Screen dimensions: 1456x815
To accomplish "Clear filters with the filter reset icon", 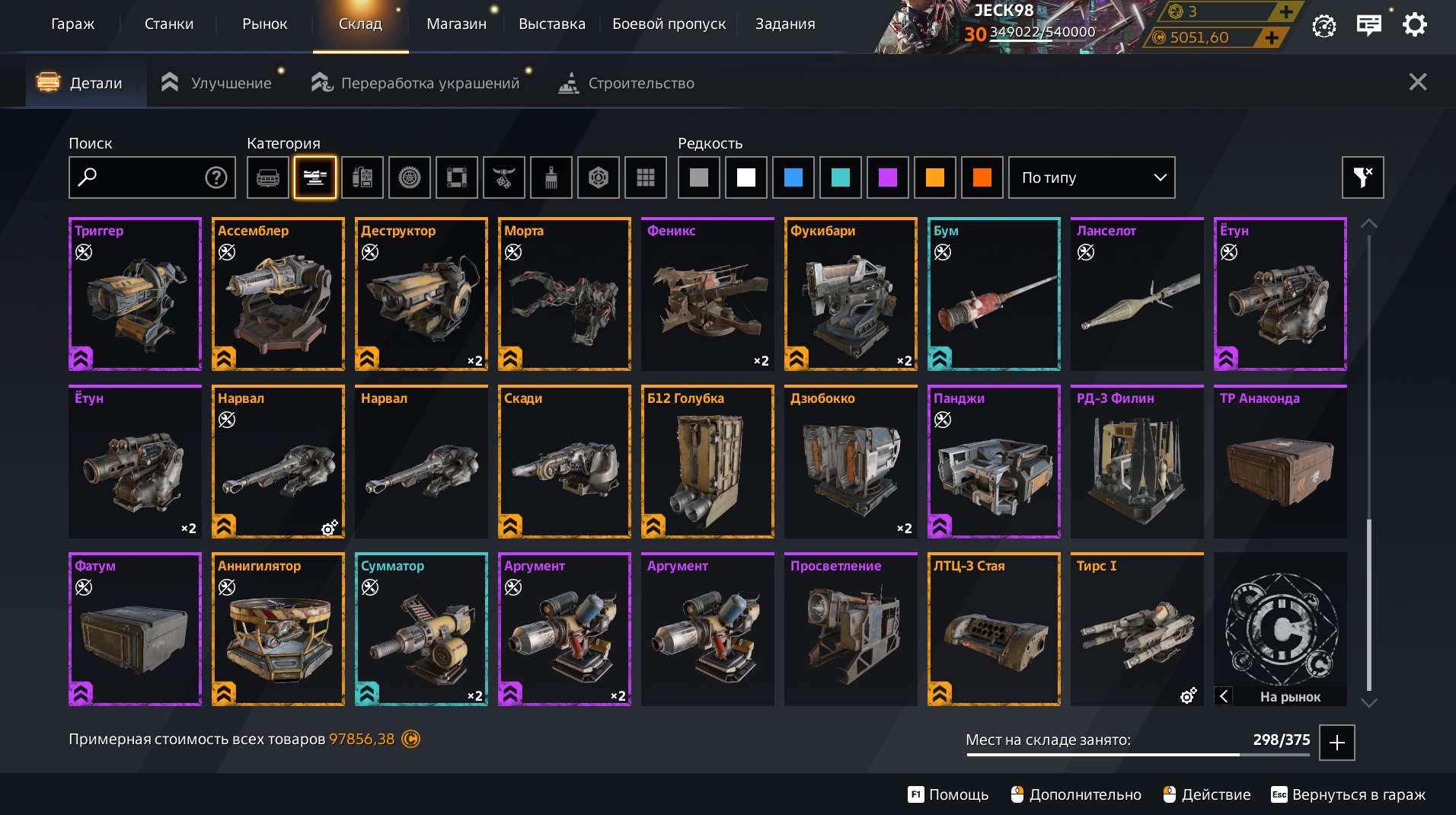I will pos(1362,177).
